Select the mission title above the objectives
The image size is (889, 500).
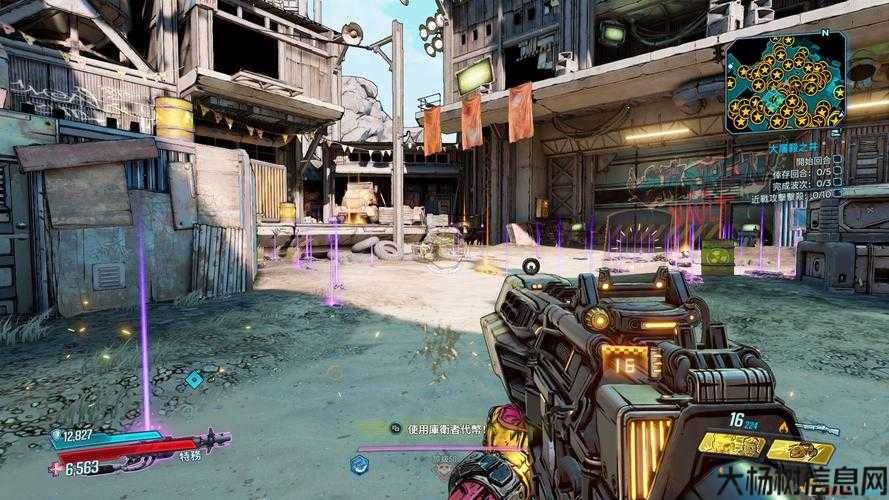click(x=792, y=146)
